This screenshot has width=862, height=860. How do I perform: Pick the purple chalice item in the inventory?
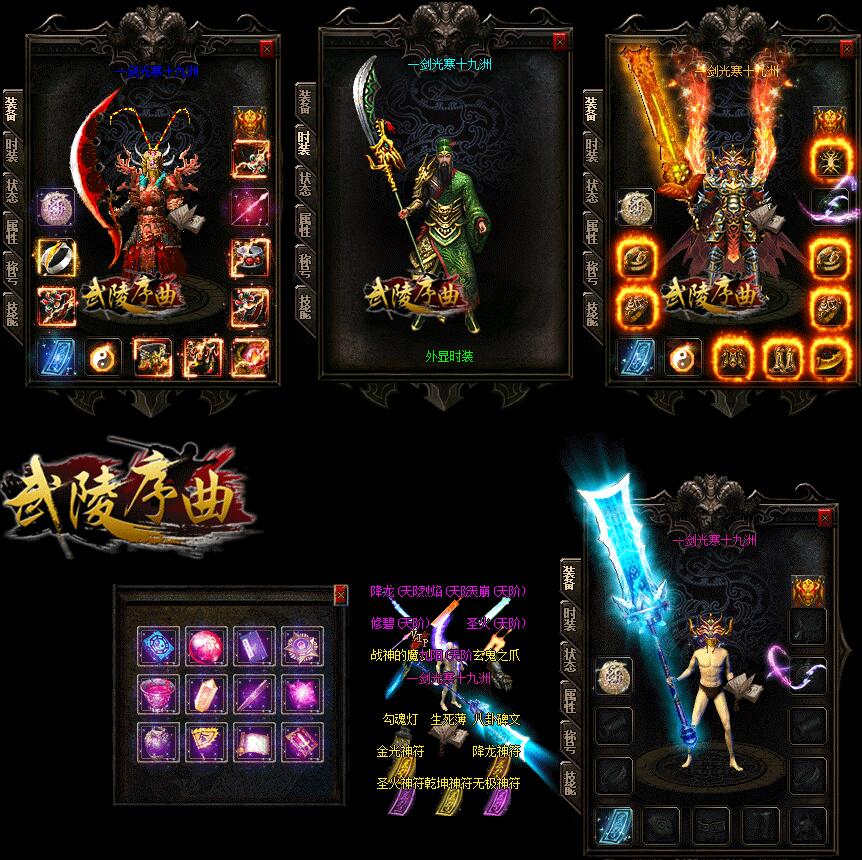pyautogui.click(x=159, y=693)
